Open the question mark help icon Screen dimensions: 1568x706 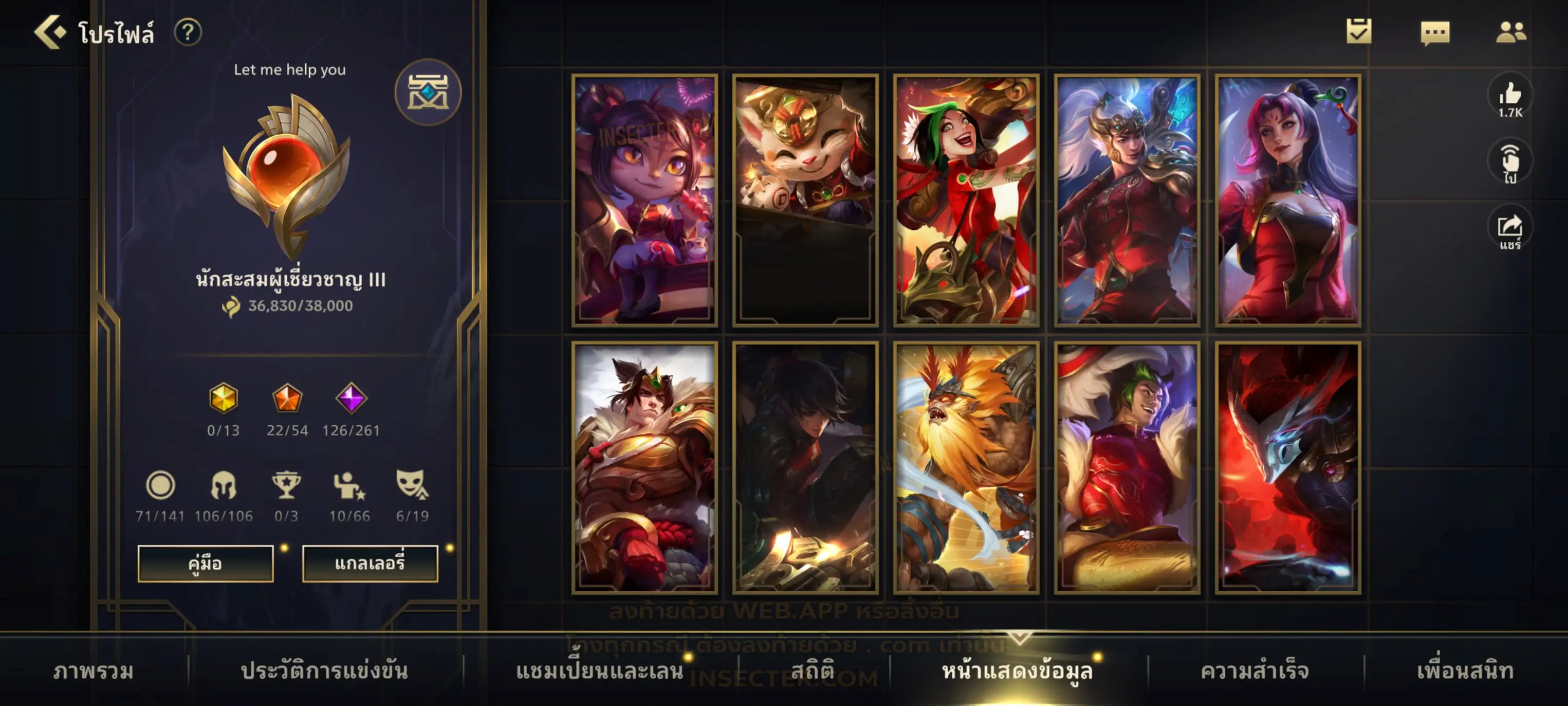click(188, 32)
